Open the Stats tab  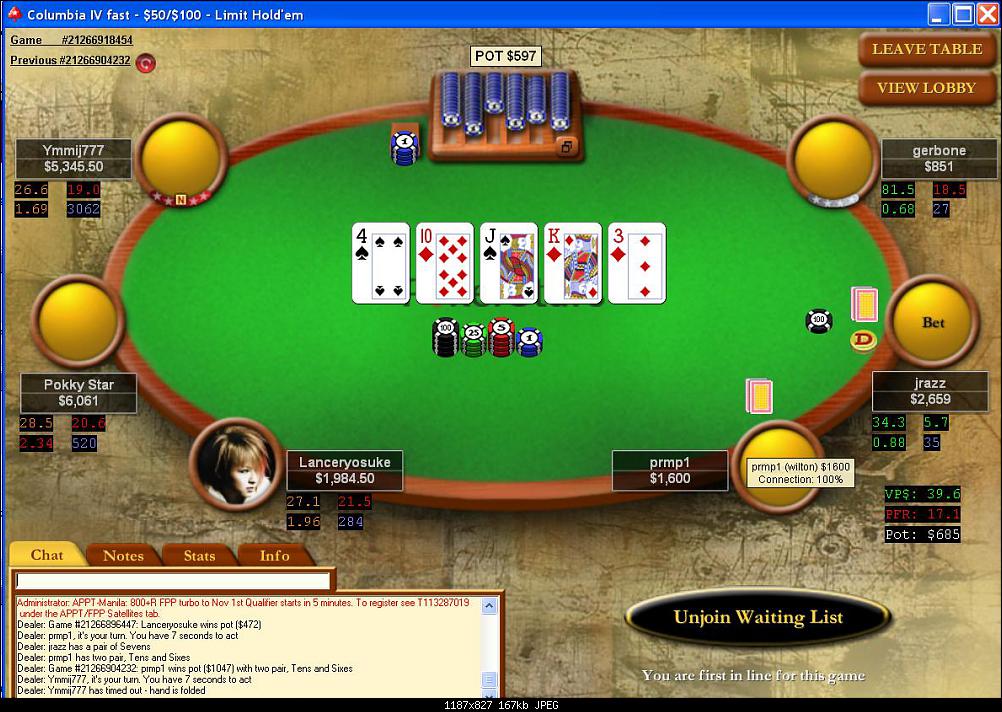(199, 555)
